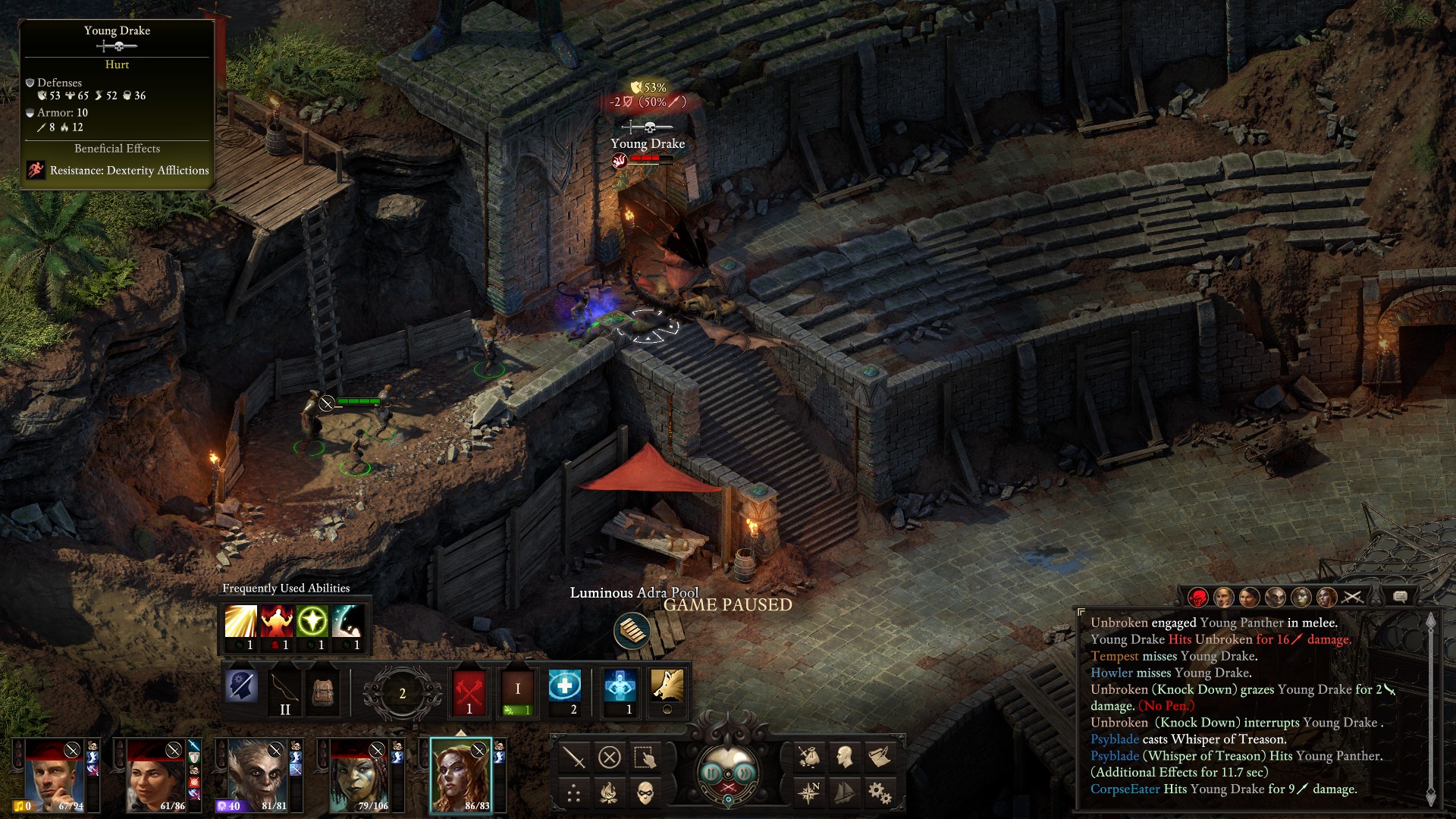Screen dimensions: 1456x819
Task: Toggle fast-forward game speed
Action: pos(745,773)
